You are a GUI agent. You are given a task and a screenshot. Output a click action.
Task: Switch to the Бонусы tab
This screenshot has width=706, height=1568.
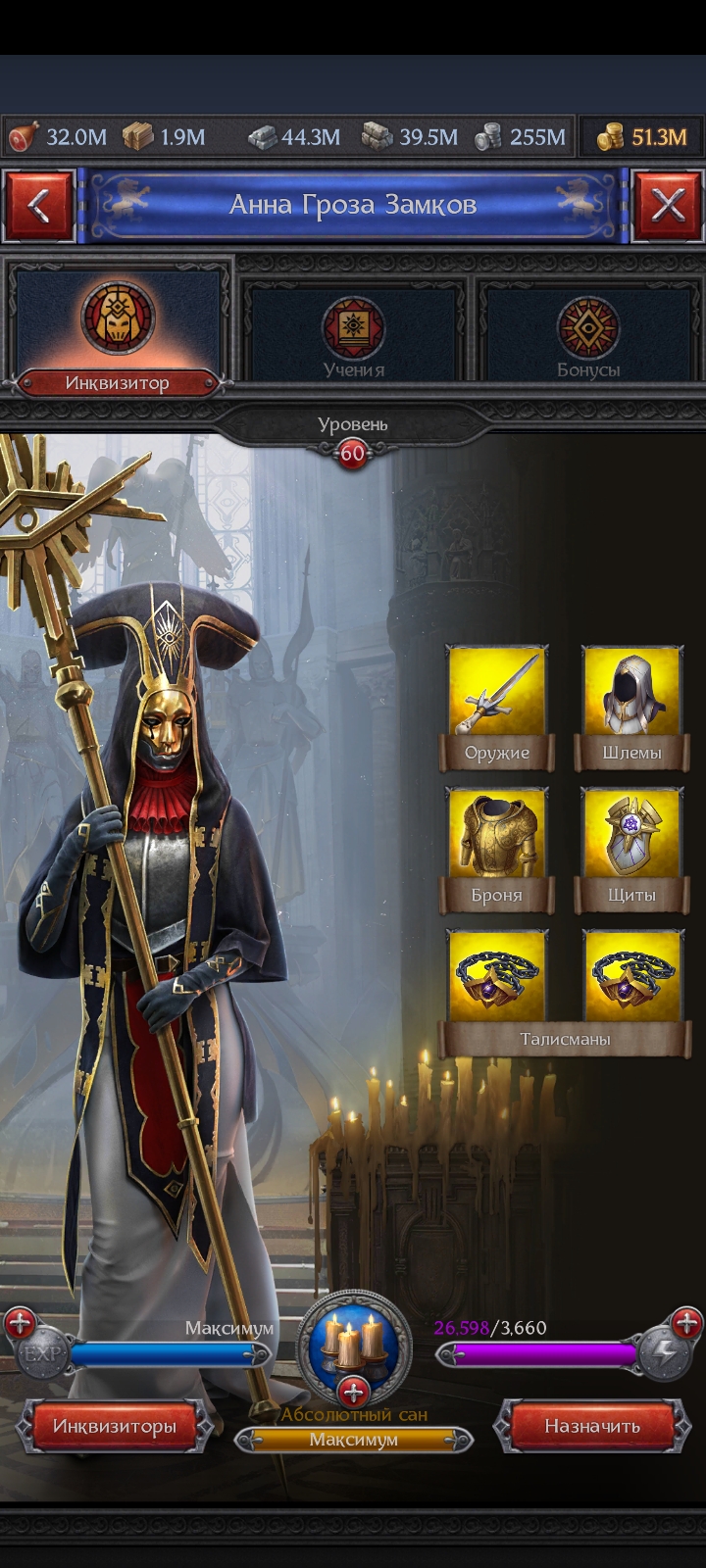[588, 333]
